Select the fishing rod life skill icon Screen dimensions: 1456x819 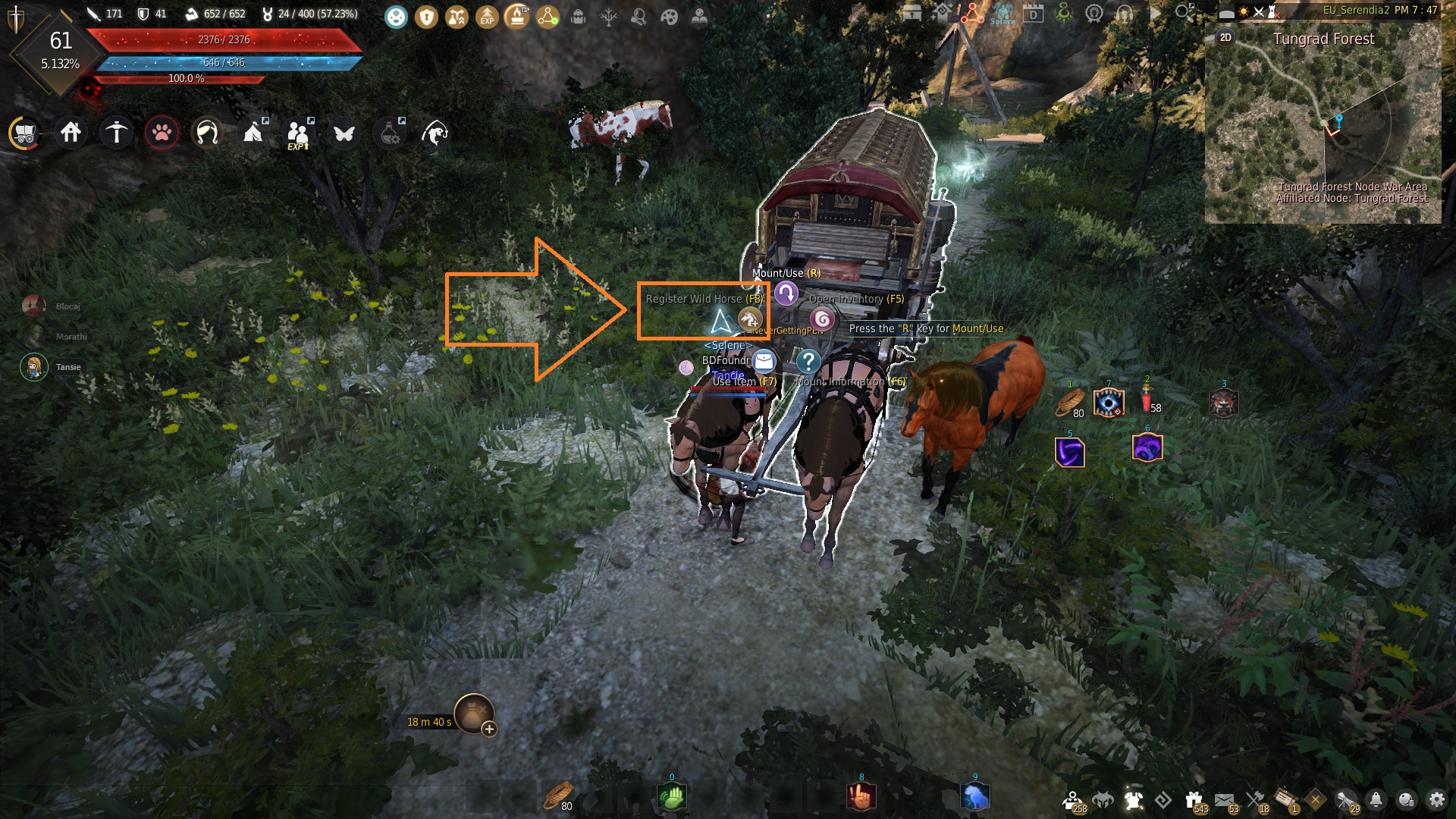pyautogui.click(x=435, y=133)
